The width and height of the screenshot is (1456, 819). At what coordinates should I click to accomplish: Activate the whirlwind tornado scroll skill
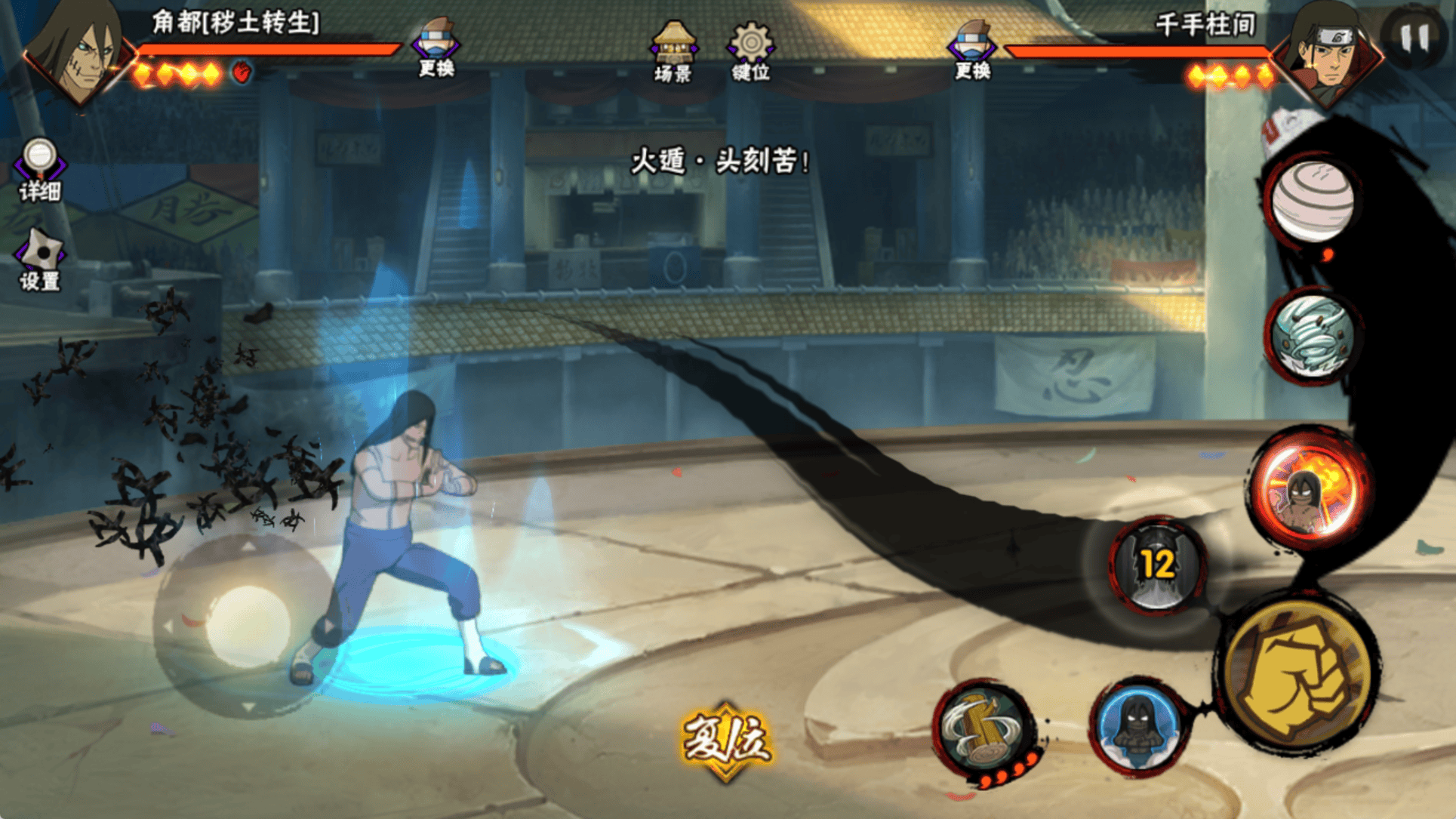tap(1312, 336)
